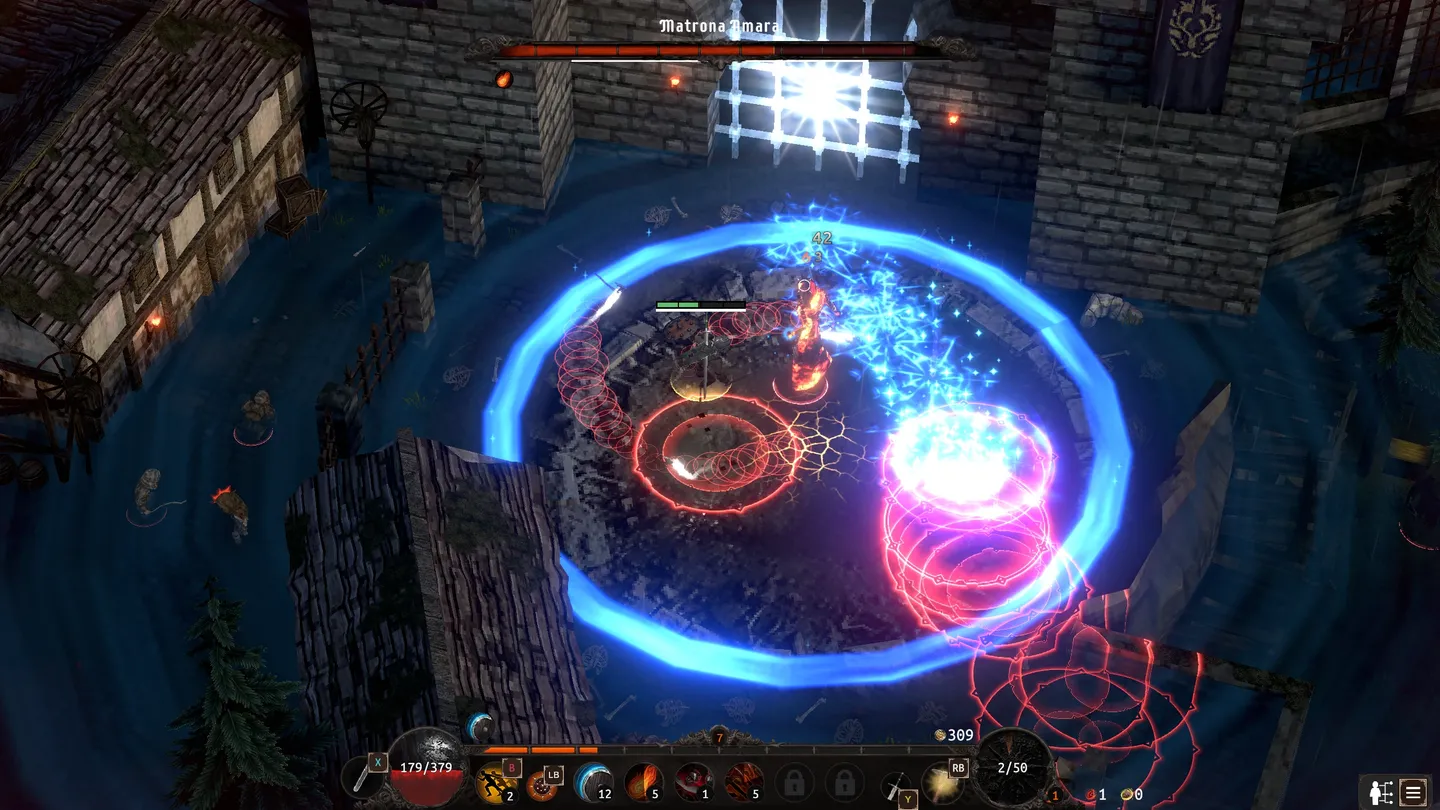This screenshot has height=810, width=1440.
Task: Use the glowing burst skill near the counter orb
Action: [940, 781]
